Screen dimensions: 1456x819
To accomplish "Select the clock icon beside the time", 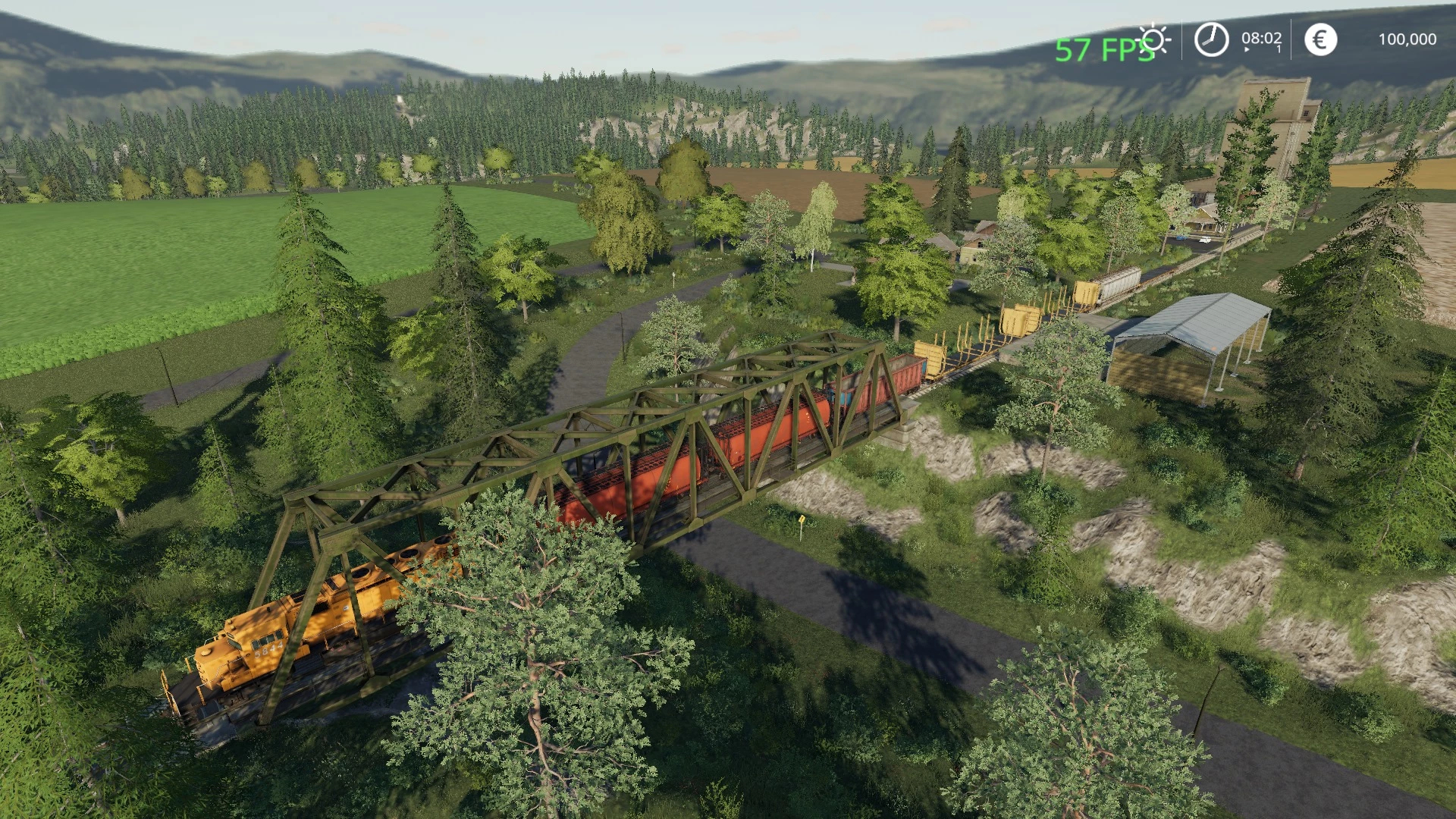I will pos(1211,39).
